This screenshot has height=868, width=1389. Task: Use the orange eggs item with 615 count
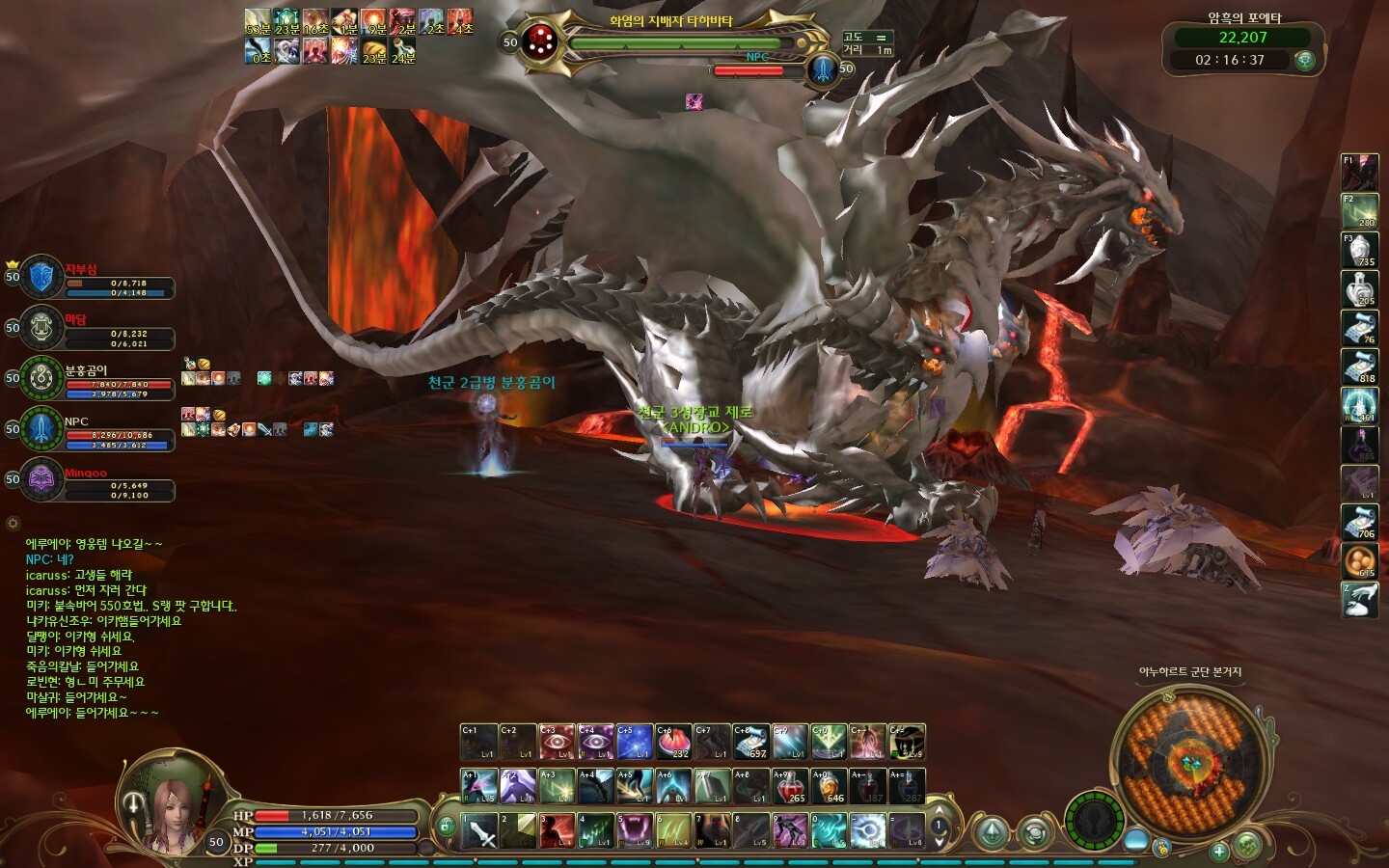point(1360,560)
